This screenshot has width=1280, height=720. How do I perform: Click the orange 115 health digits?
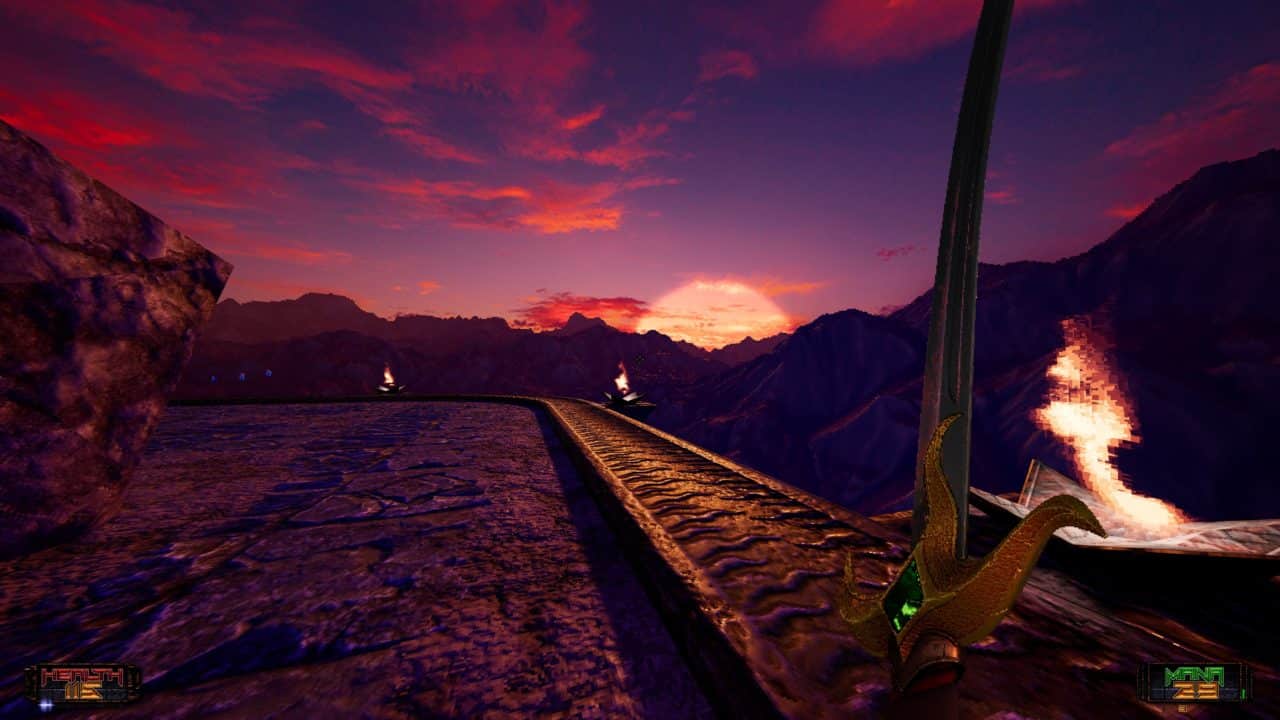(83, 691)
